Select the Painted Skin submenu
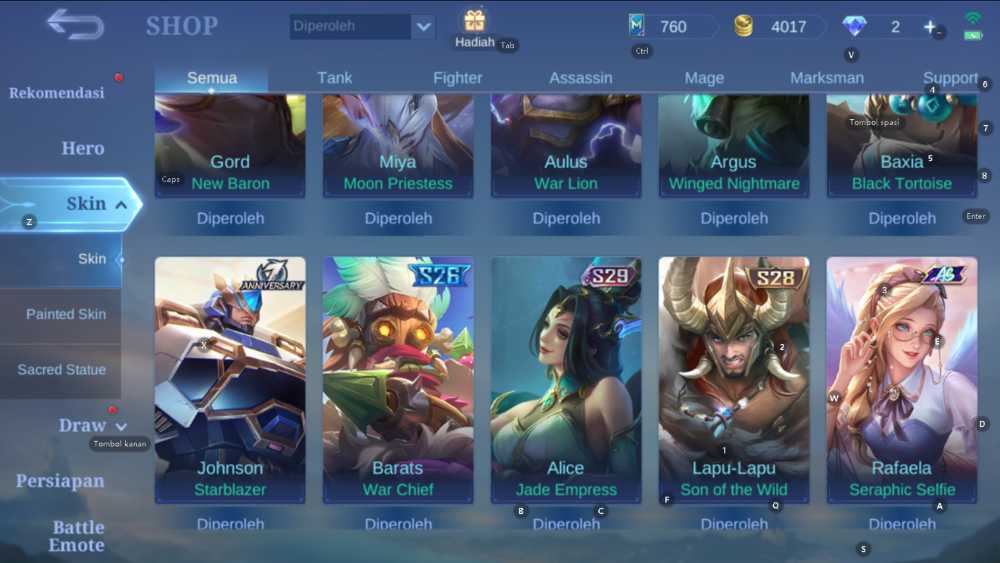1000x563 pixels. click(x=66, y=314)
